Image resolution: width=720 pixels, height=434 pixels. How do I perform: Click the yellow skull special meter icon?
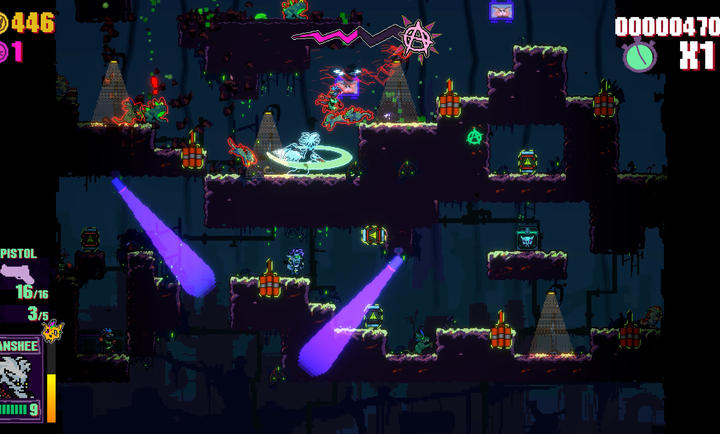click(51, 331)
